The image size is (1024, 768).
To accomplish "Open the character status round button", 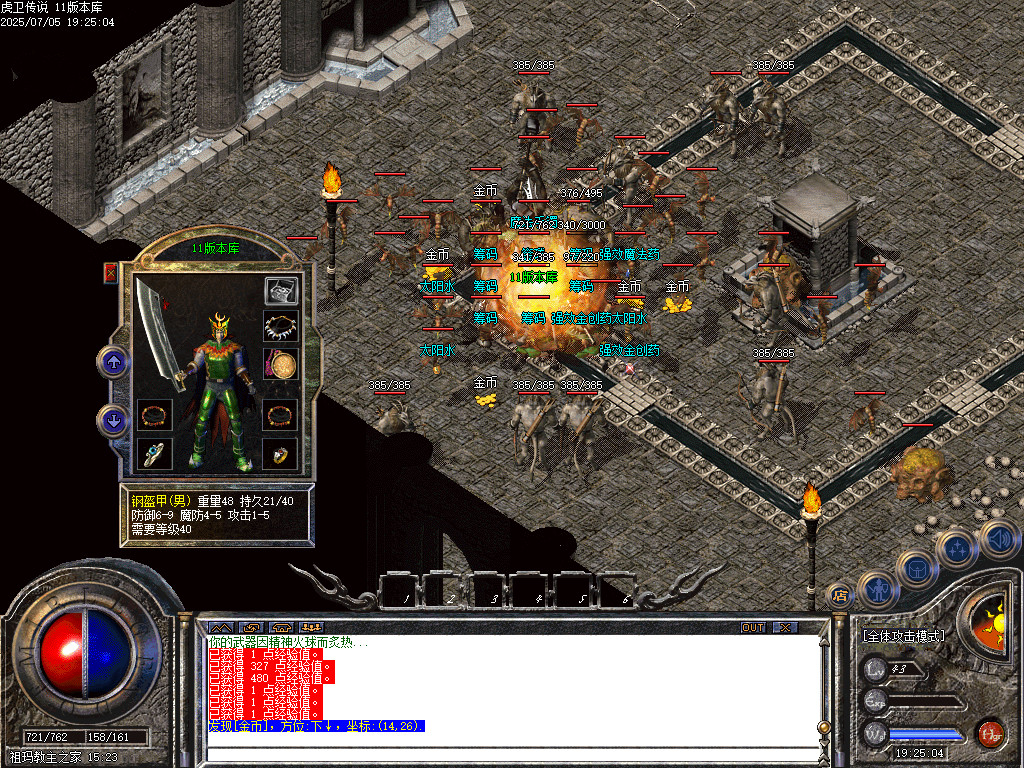I will [x=876, y=588].
